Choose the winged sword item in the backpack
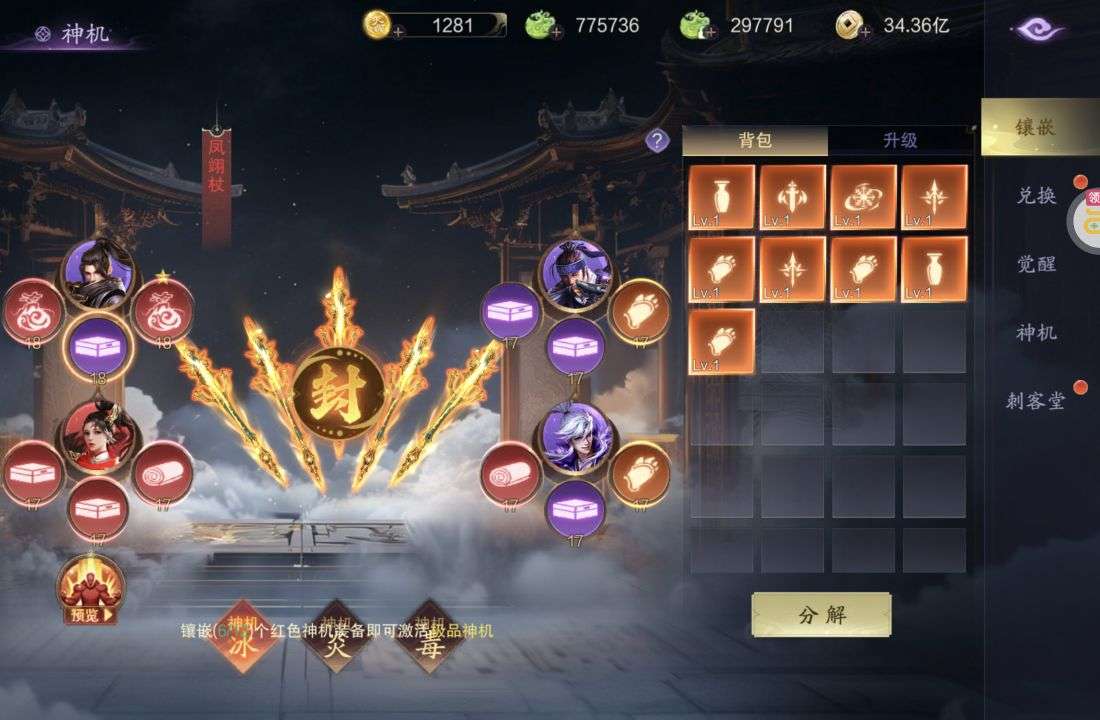Screen dimensions: 1100x720 (793, 197)
